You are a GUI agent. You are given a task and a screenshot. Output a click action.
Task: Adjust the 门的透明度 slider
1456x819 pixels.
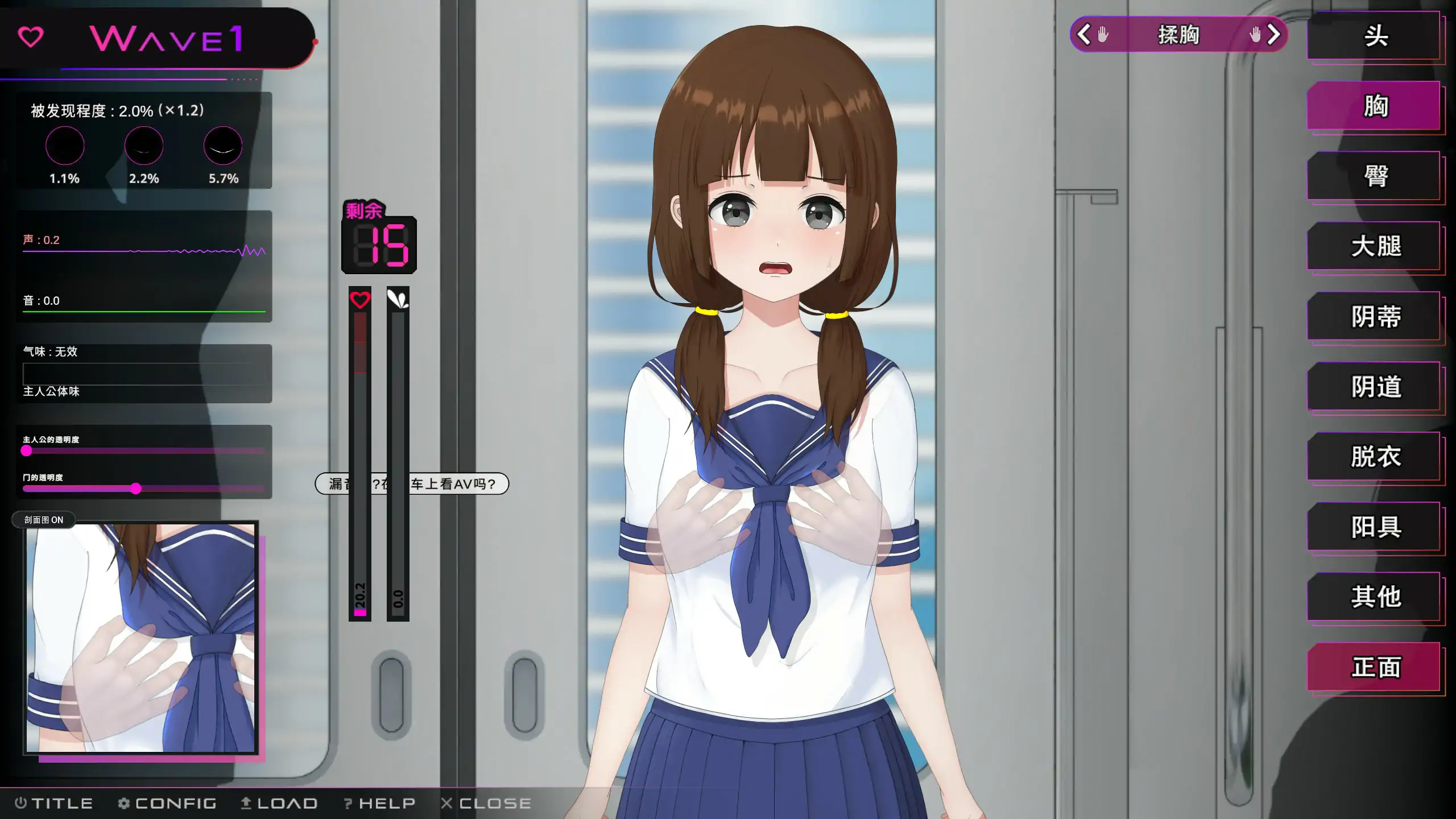(x=135, y=489)
